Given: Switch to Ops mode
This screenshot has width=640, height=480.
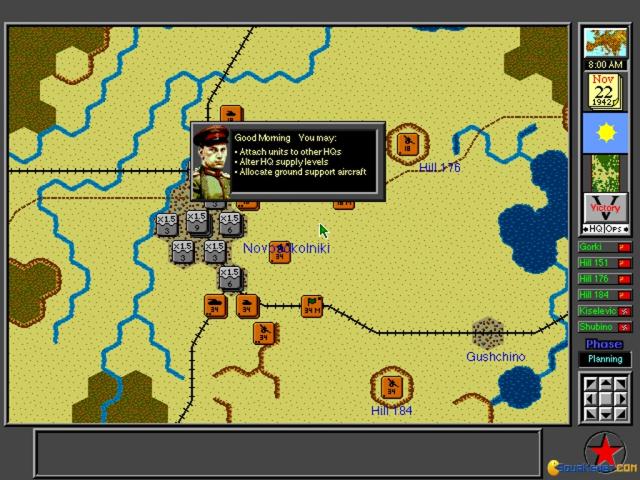Looking at the screenshot, I should tap(616, 229).
